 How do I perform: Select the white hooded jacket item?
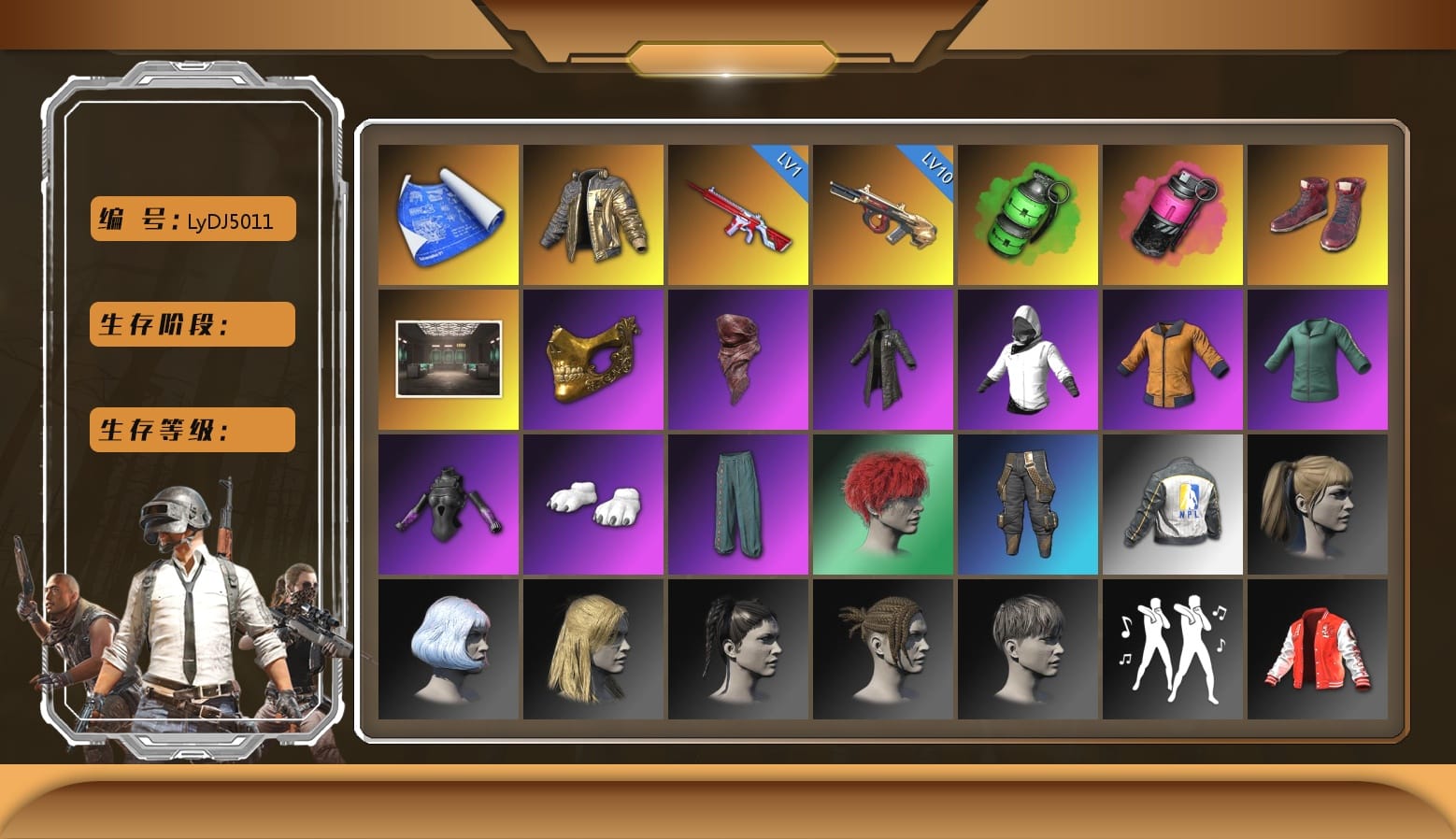pos(1028,360)
